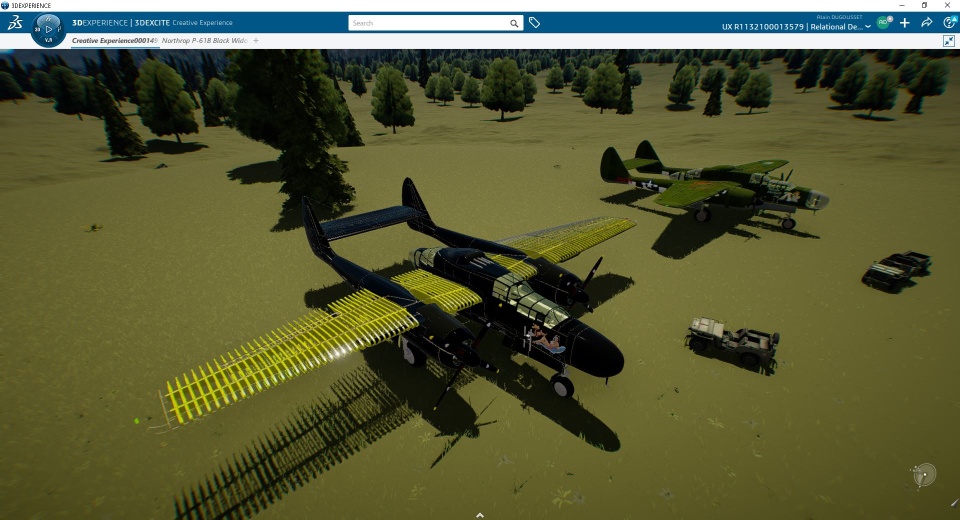Open the tag icon next to search

point(535,22)
